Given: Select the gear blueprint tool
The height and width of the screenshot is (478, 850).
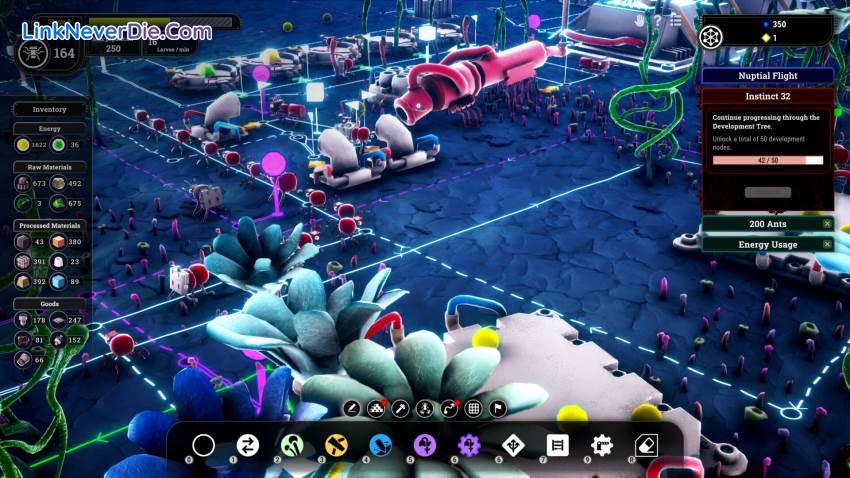Looking at the screenshot, I should [601, 446].
